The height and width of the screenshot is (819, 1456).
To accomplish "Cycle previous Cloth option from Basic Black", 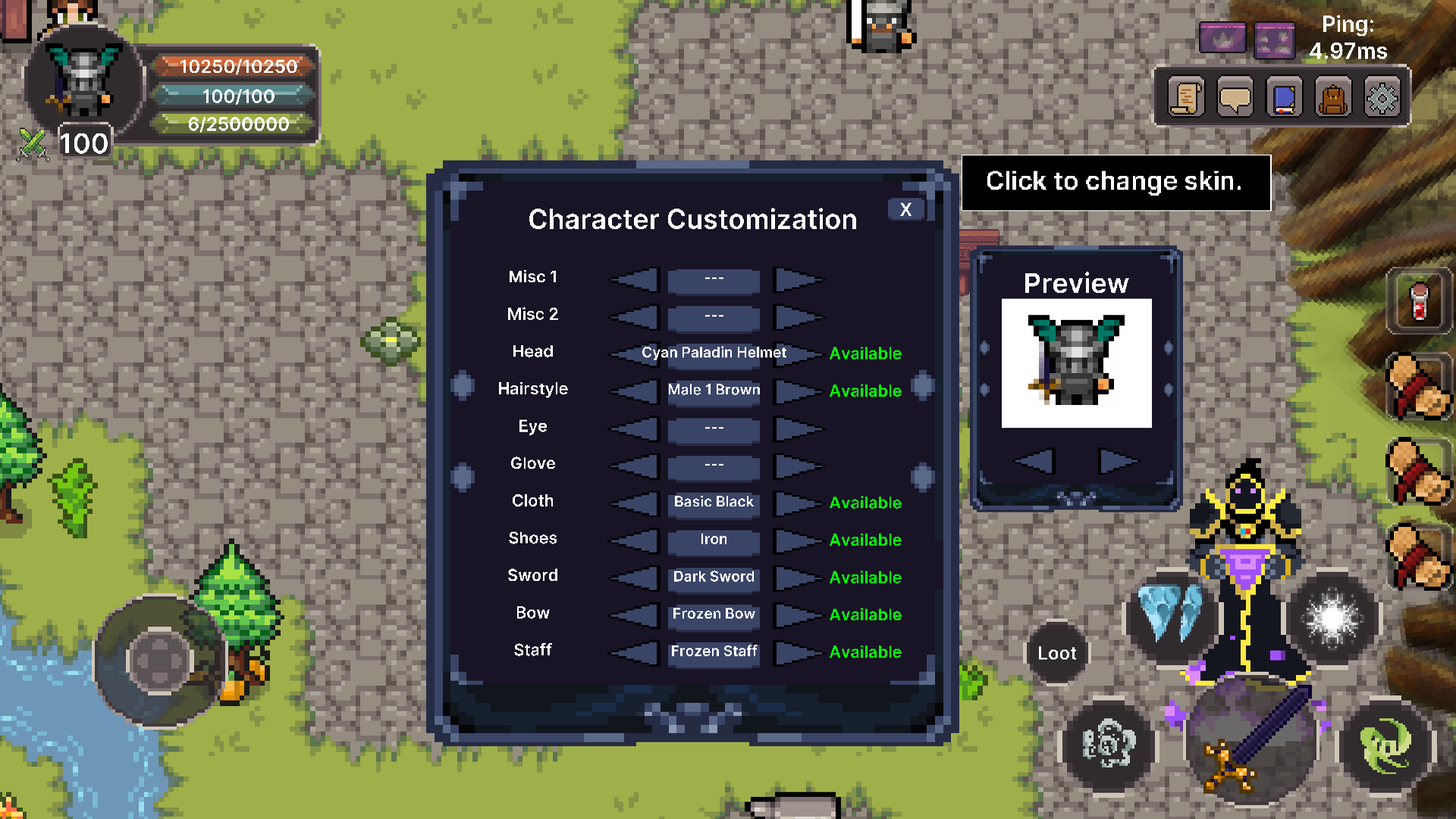I will [635, 504].
